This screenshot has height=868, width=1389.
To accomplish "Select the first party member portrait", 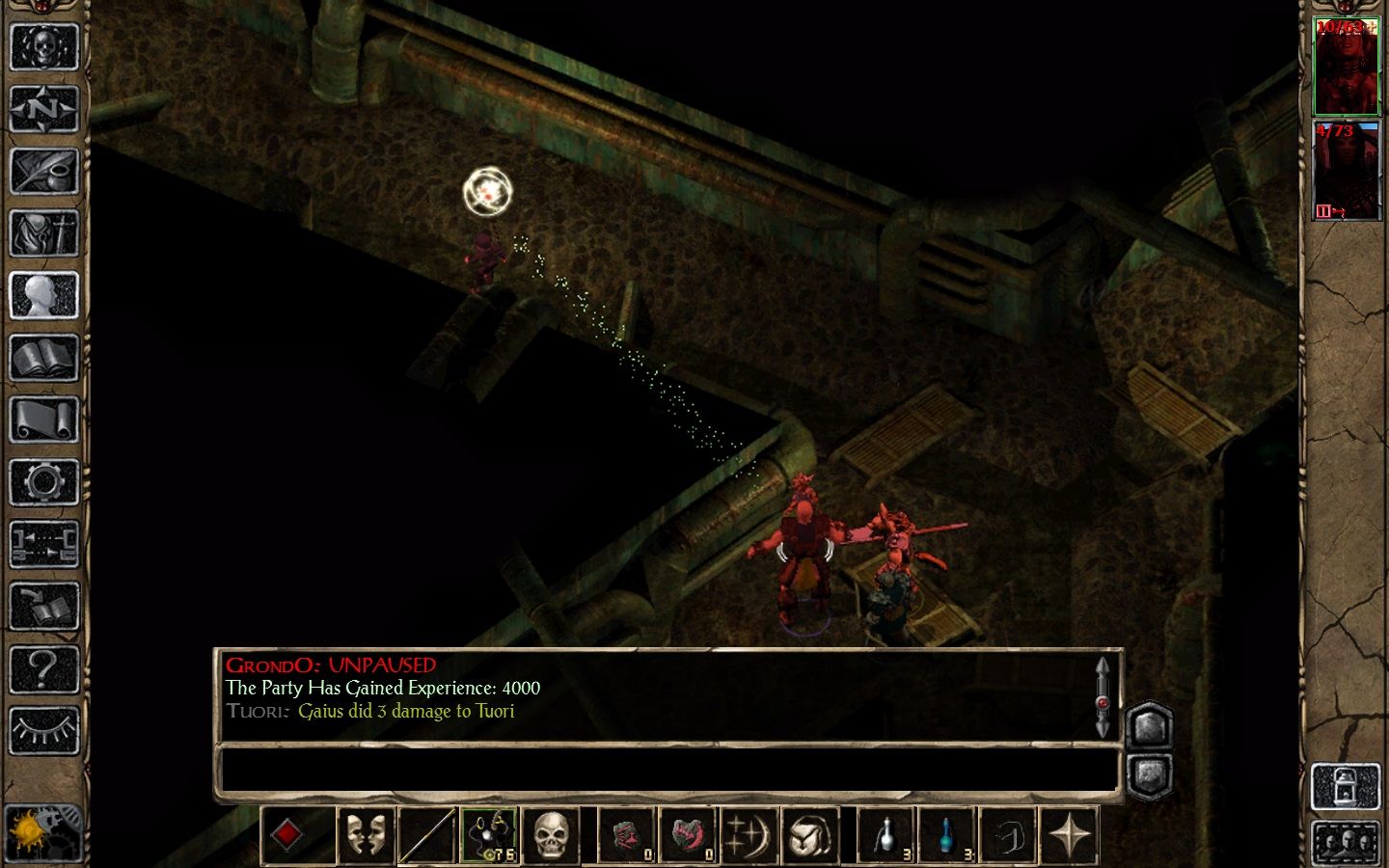I will 1347,68.
